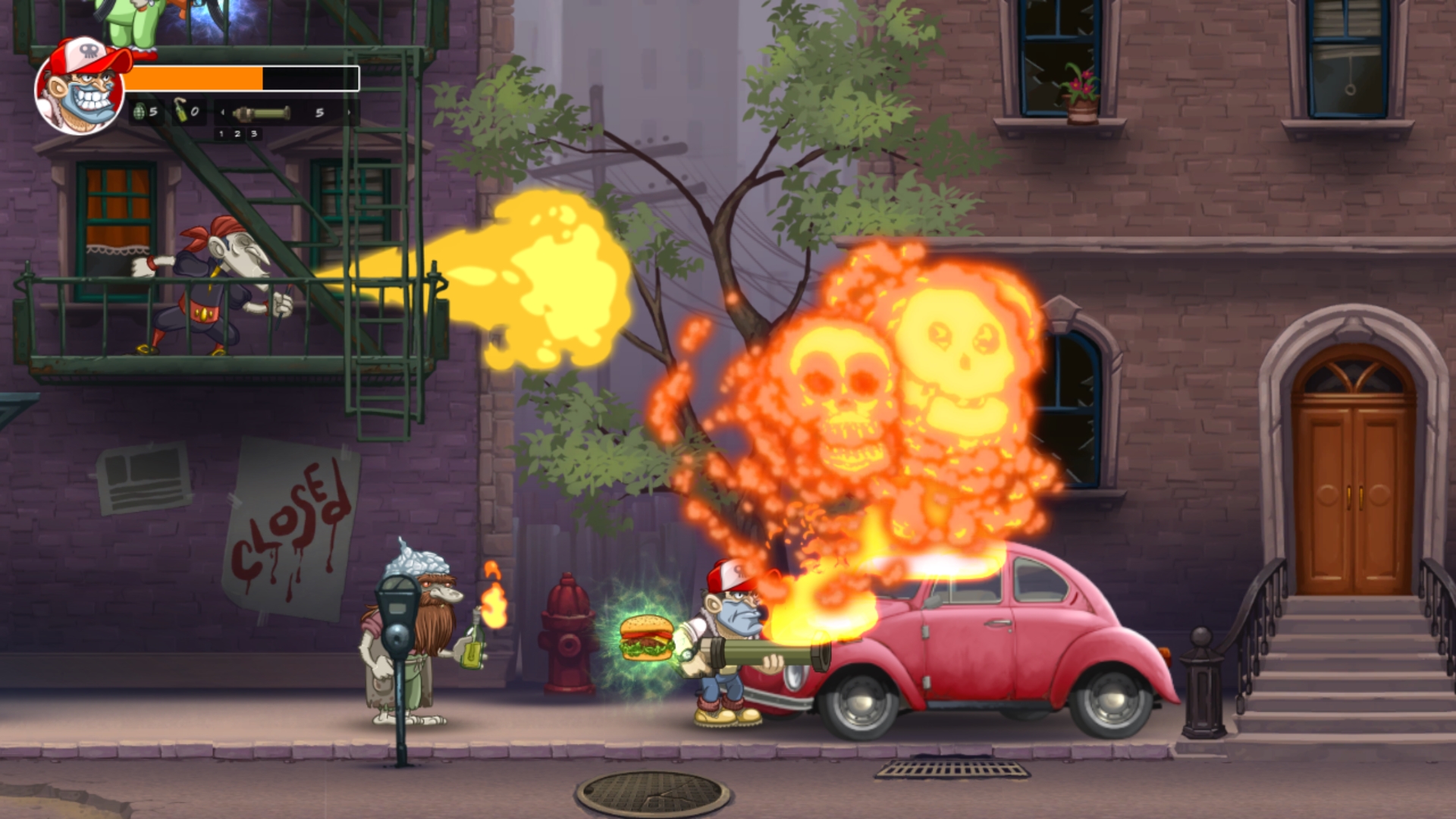Select weapon slot 1
The width and height of the screenshot is (1456, 819).
point(221,135)
